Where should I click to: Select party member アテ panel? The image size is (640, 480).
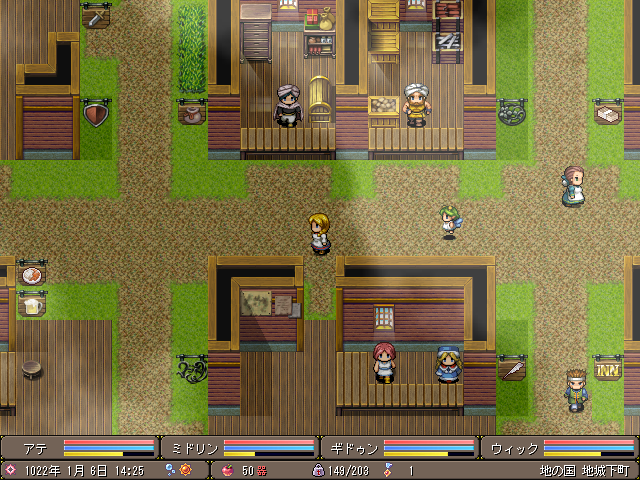pyautogui.click(x=80, y=447)
